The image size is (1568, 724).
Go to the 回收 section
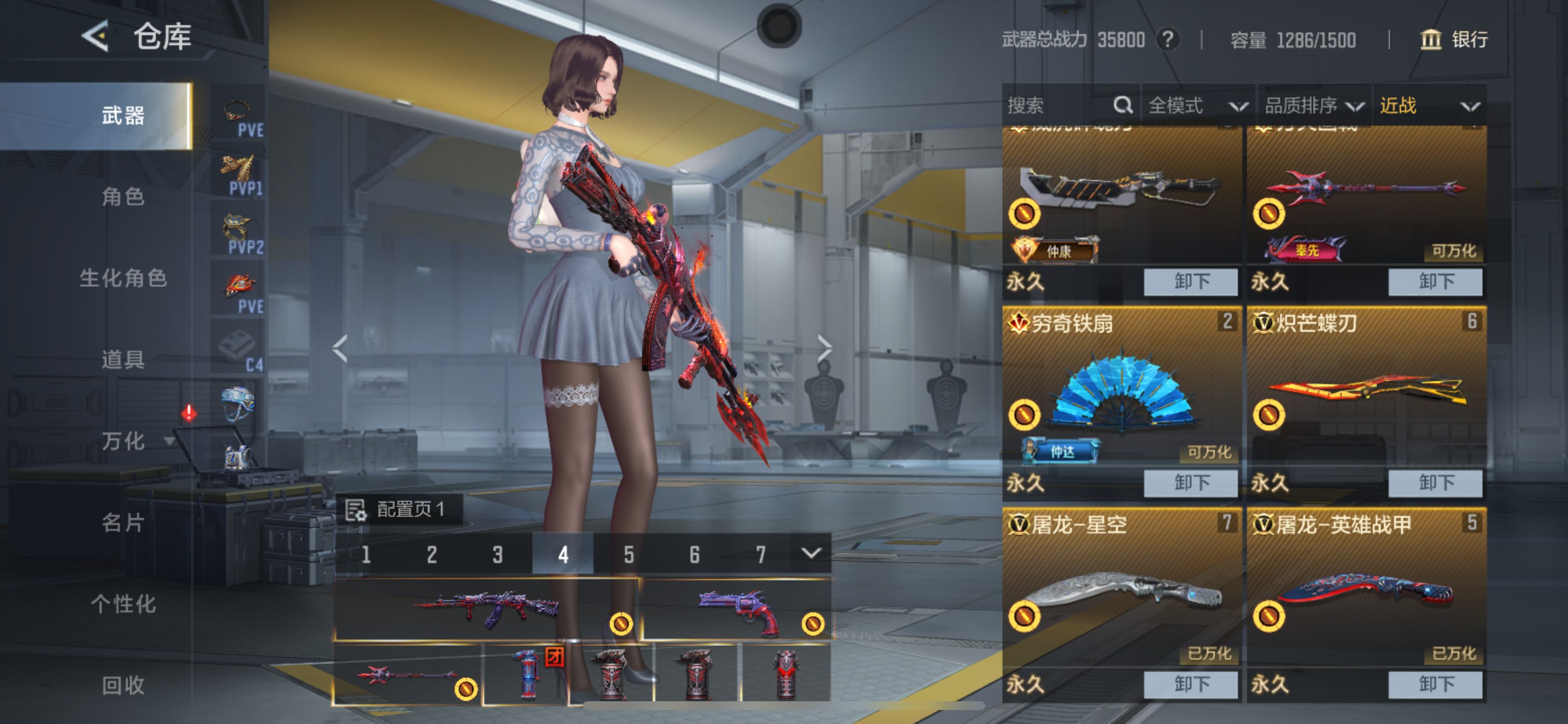coord(123,686)
